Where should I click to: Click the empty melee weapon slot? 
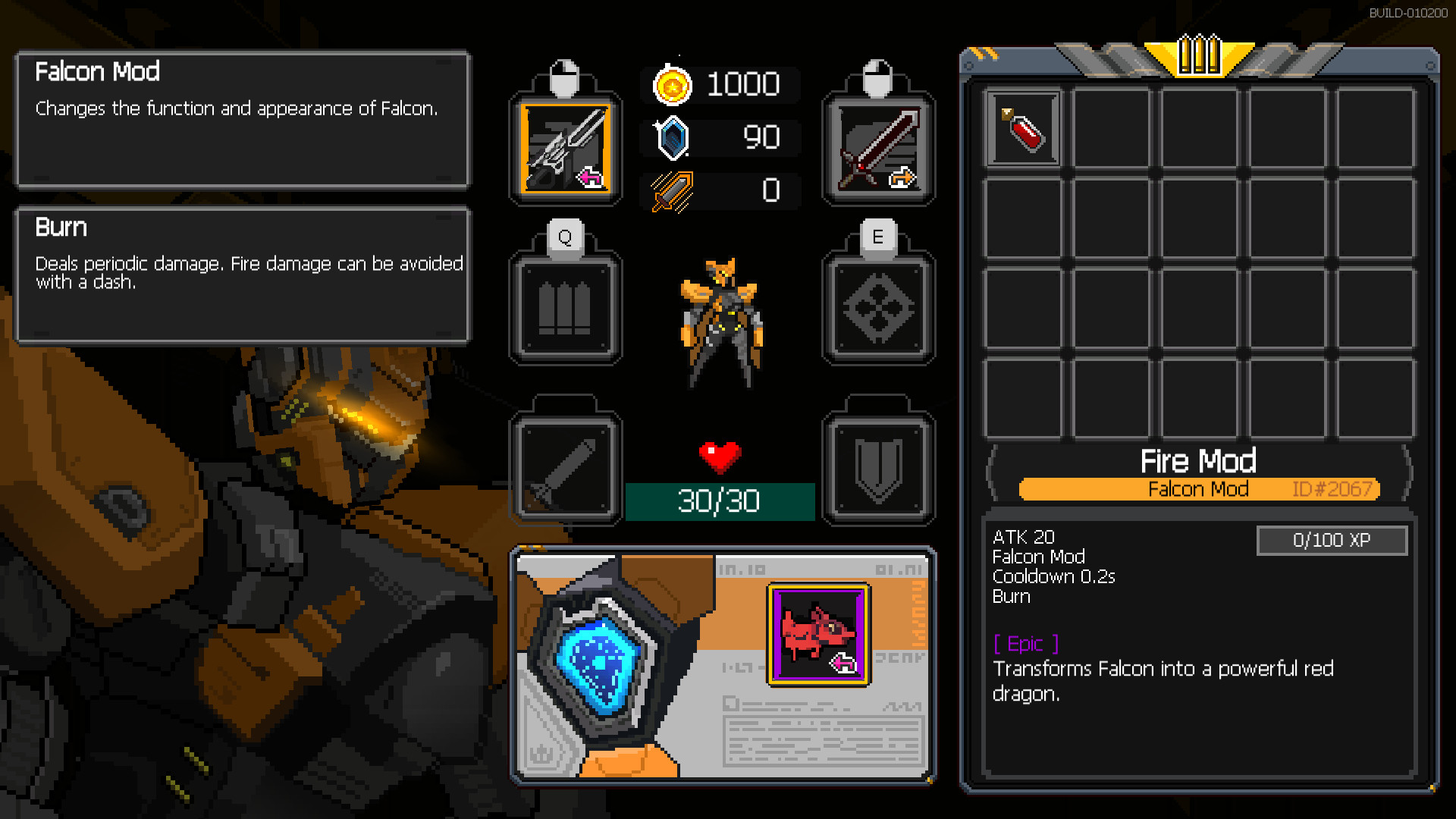(565, 464)
